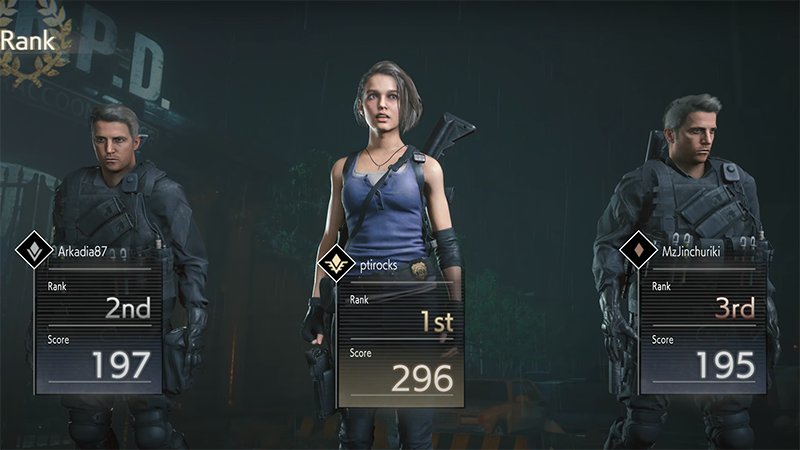Viewport: 800px width, 450px height.
Task: Click the silver emblem beside Arkadia87
Action: [x=35, y=251]
